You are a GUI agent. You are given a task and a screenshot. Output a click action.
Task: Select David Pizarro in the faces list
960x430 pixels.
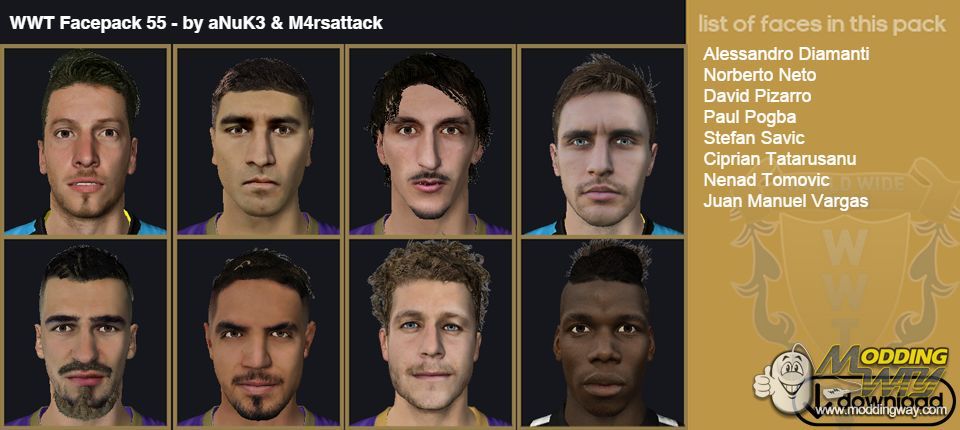coord(757,96)
